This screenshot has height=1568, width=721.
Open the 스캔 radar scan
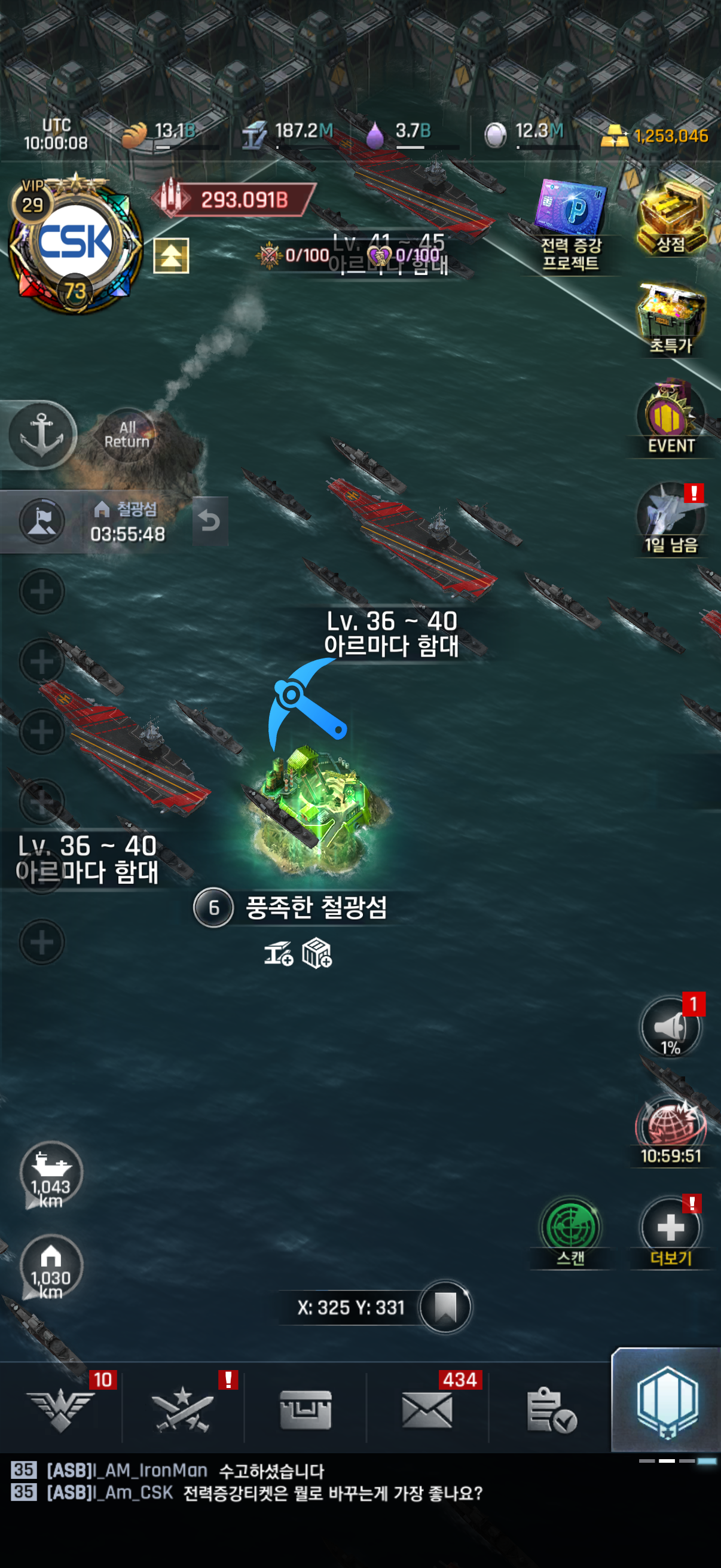[571, 1229]
